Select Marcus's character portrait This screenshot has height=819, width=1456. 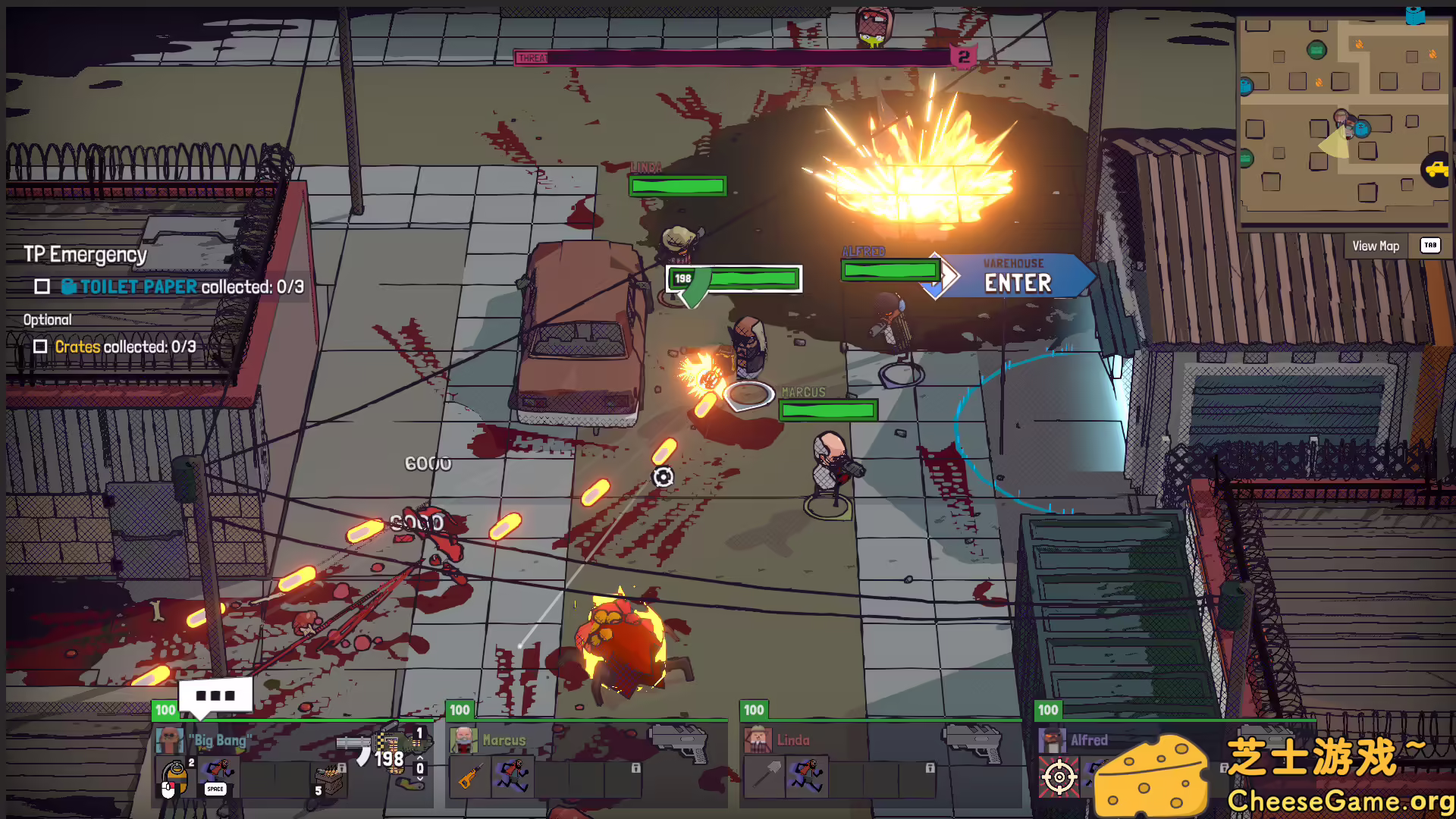tap(463, 740)
